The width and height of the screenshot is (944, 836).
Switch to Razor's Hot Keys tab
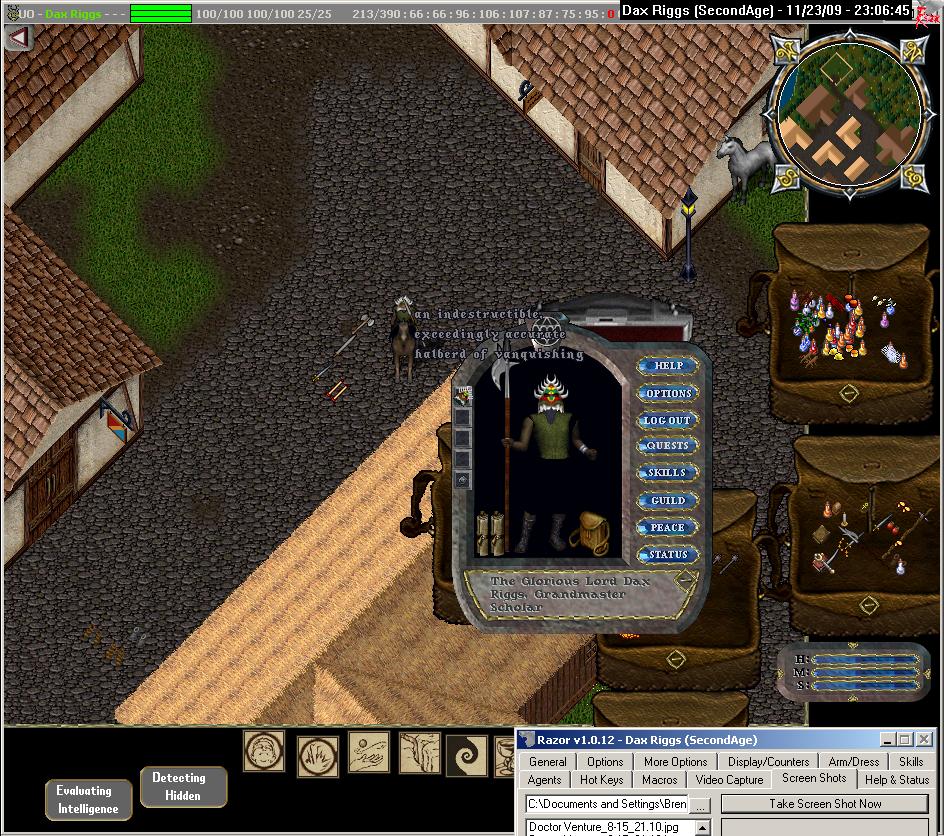coord(601,780)
